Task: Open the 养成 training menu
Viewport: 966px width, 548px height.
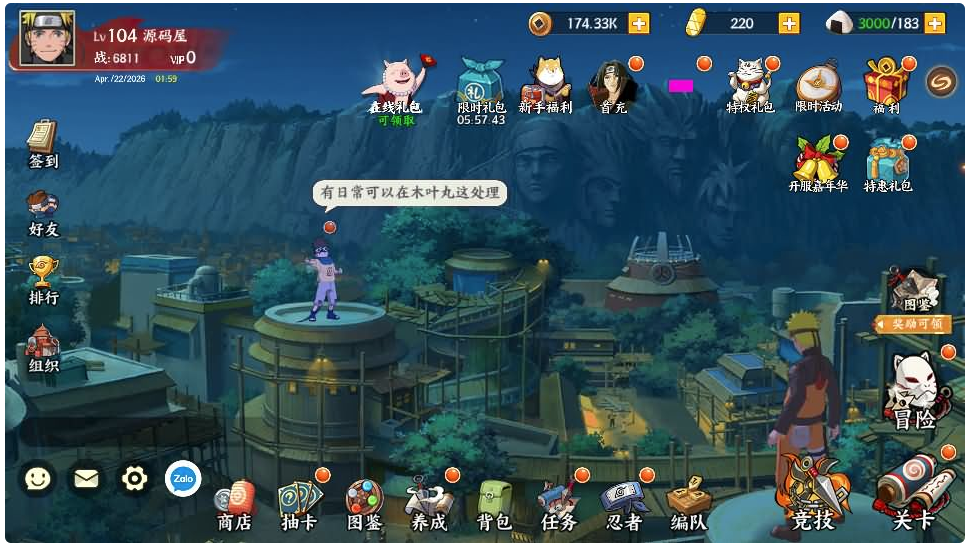Action: 429,504
